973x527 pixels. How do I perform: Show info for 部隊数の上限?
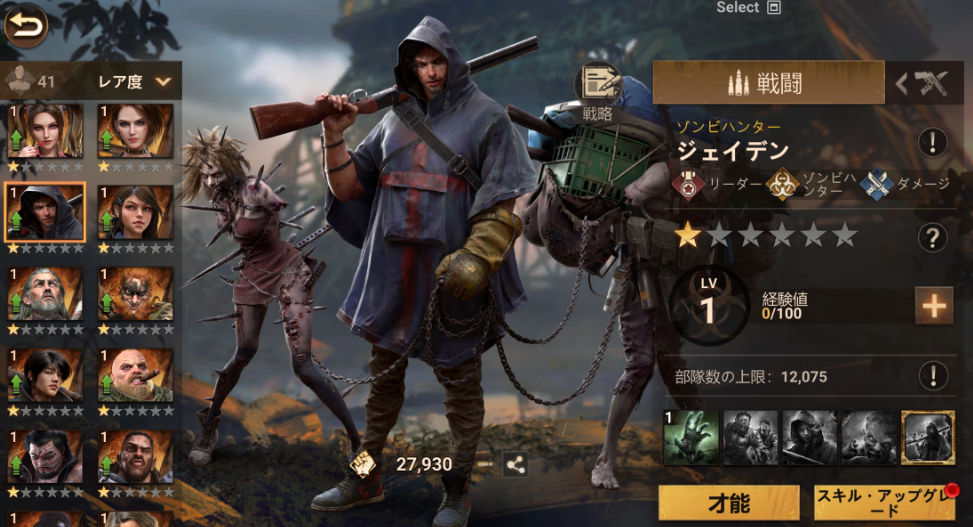[x=932, y=376]
